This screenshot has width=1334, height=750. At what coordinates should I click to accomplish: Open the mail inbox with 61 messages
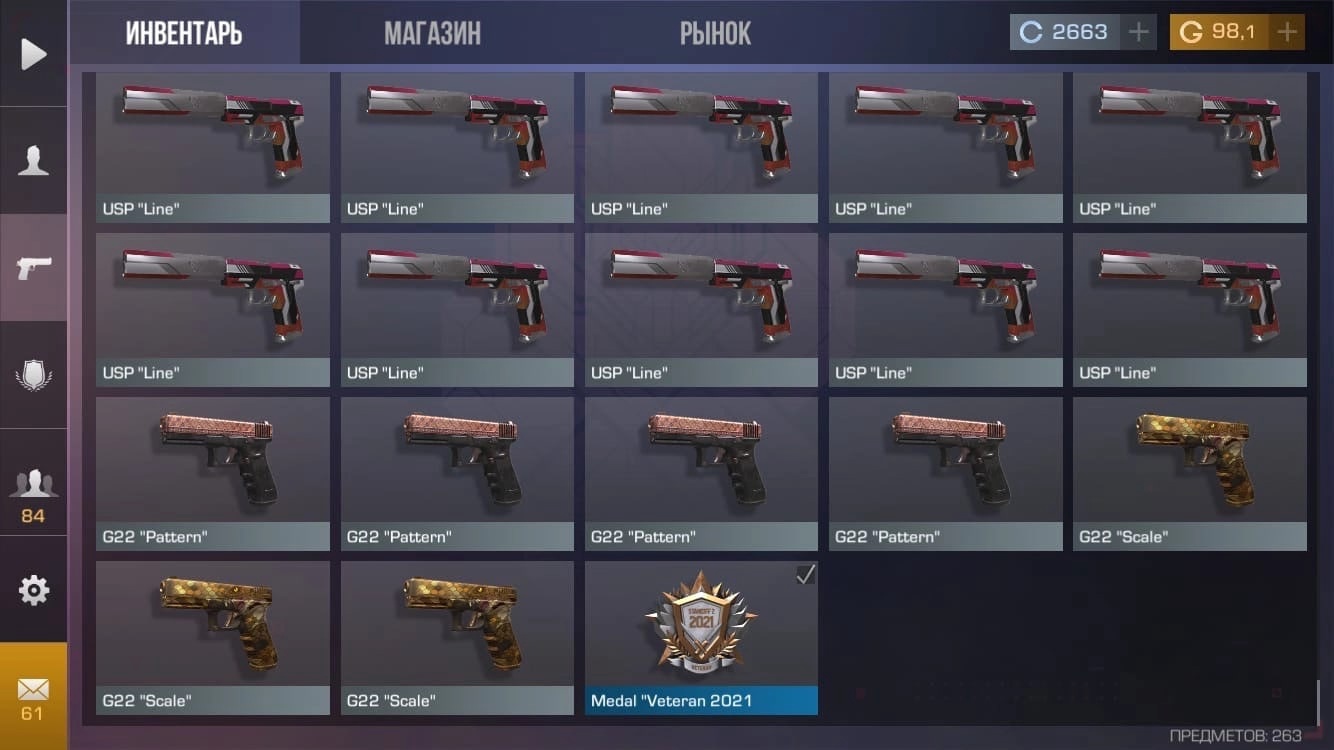pyautogui.click(x=34, y=697)
